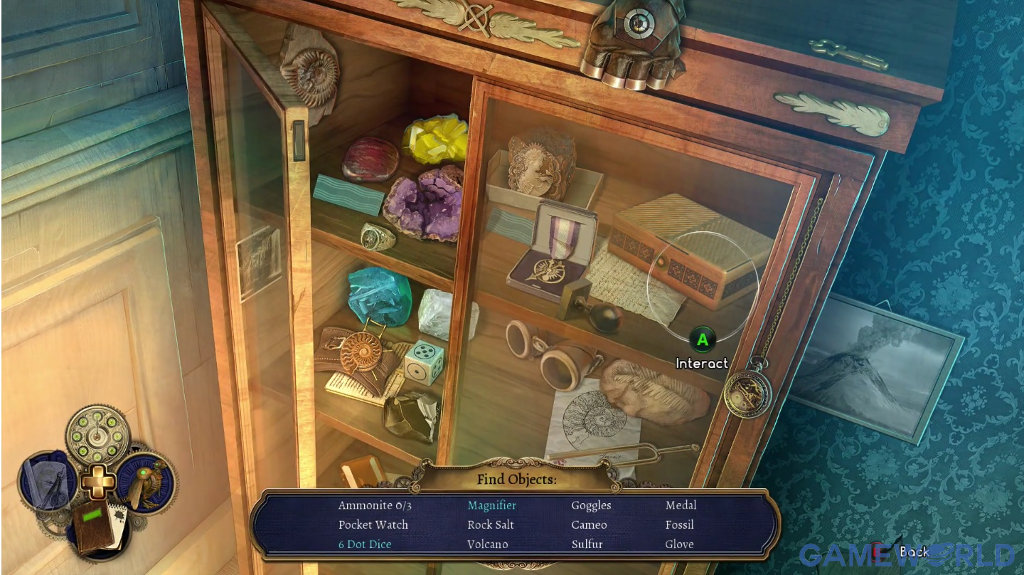Activate the mechanical bird helper icon

[x=148, y=480]
